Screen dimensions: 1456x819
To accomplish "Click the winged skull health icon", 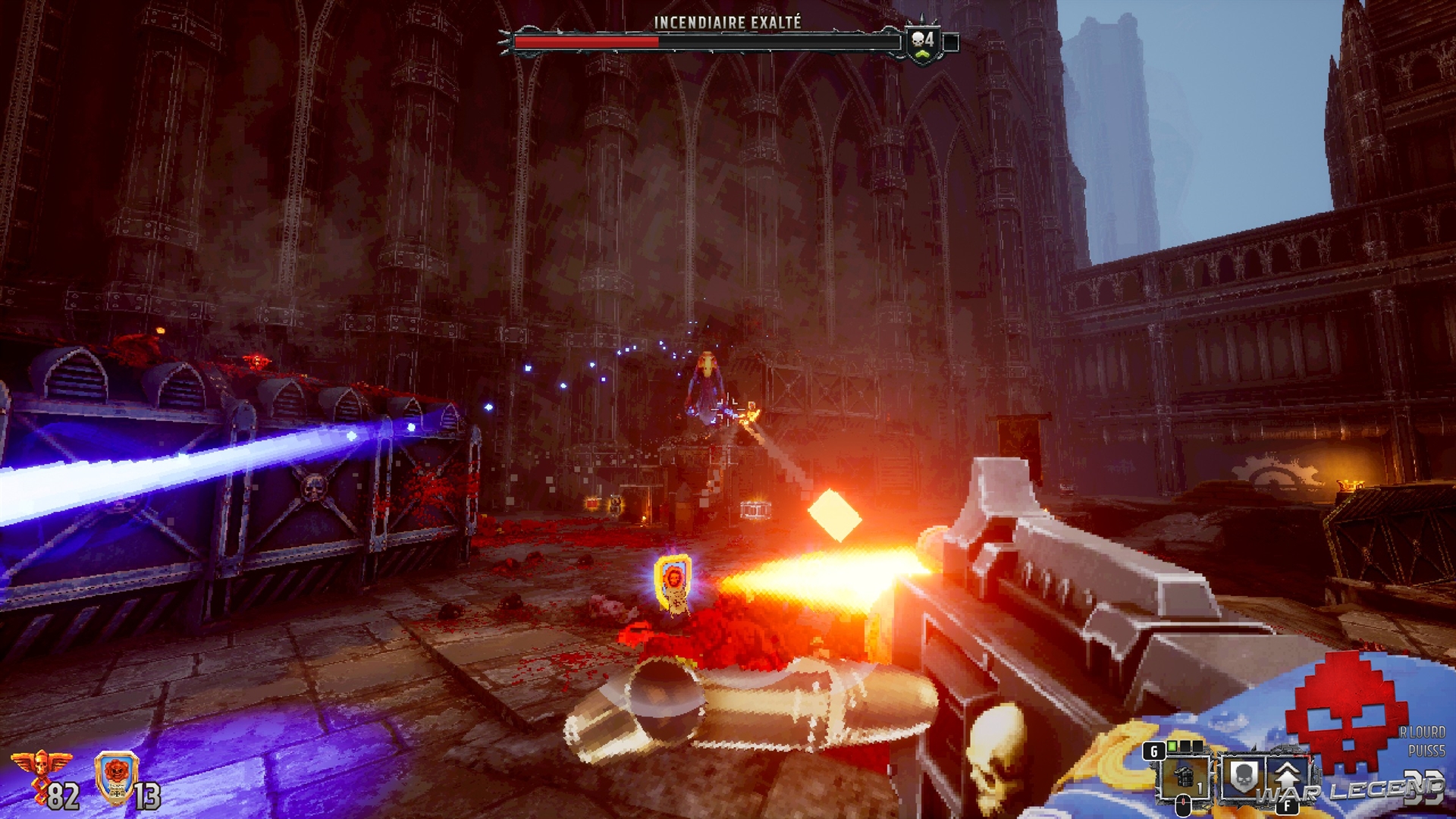I will click(41, 767).
